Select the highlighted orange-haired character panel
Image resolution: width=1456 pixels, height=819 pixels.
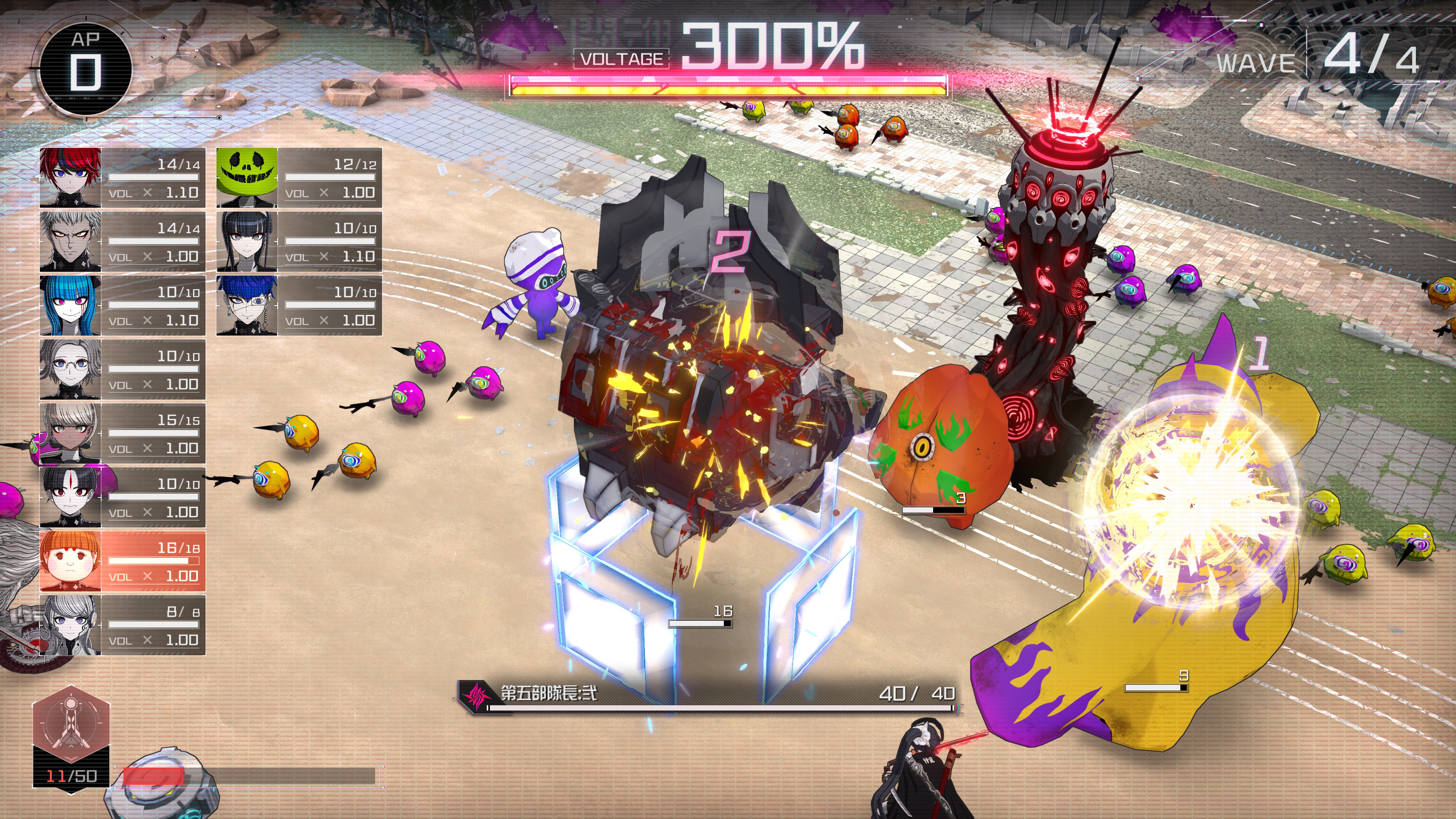click(x=122, y=561)
